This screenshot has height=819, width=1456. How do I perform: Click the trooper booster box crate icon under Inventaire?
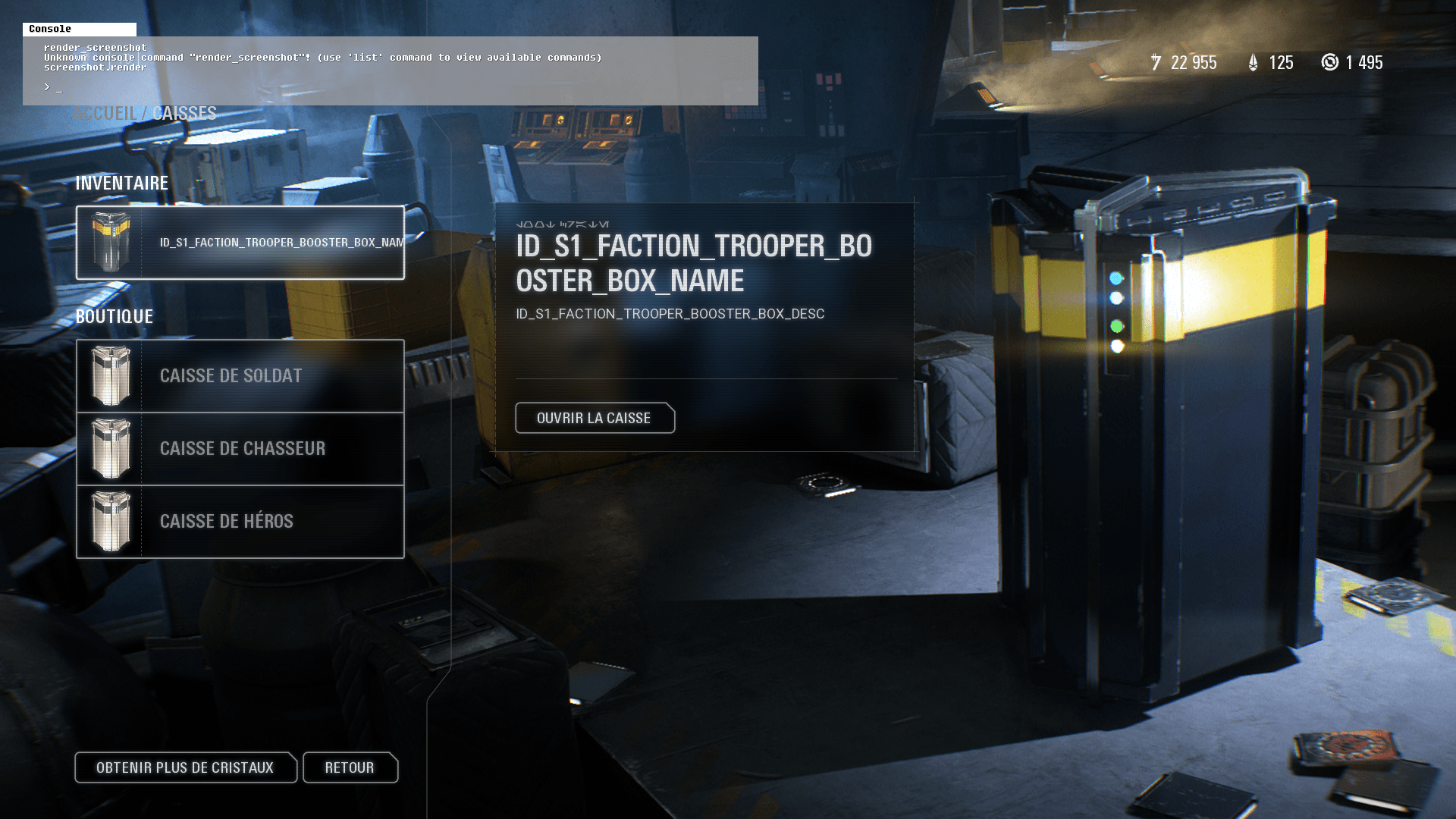[x=112, y=241]
